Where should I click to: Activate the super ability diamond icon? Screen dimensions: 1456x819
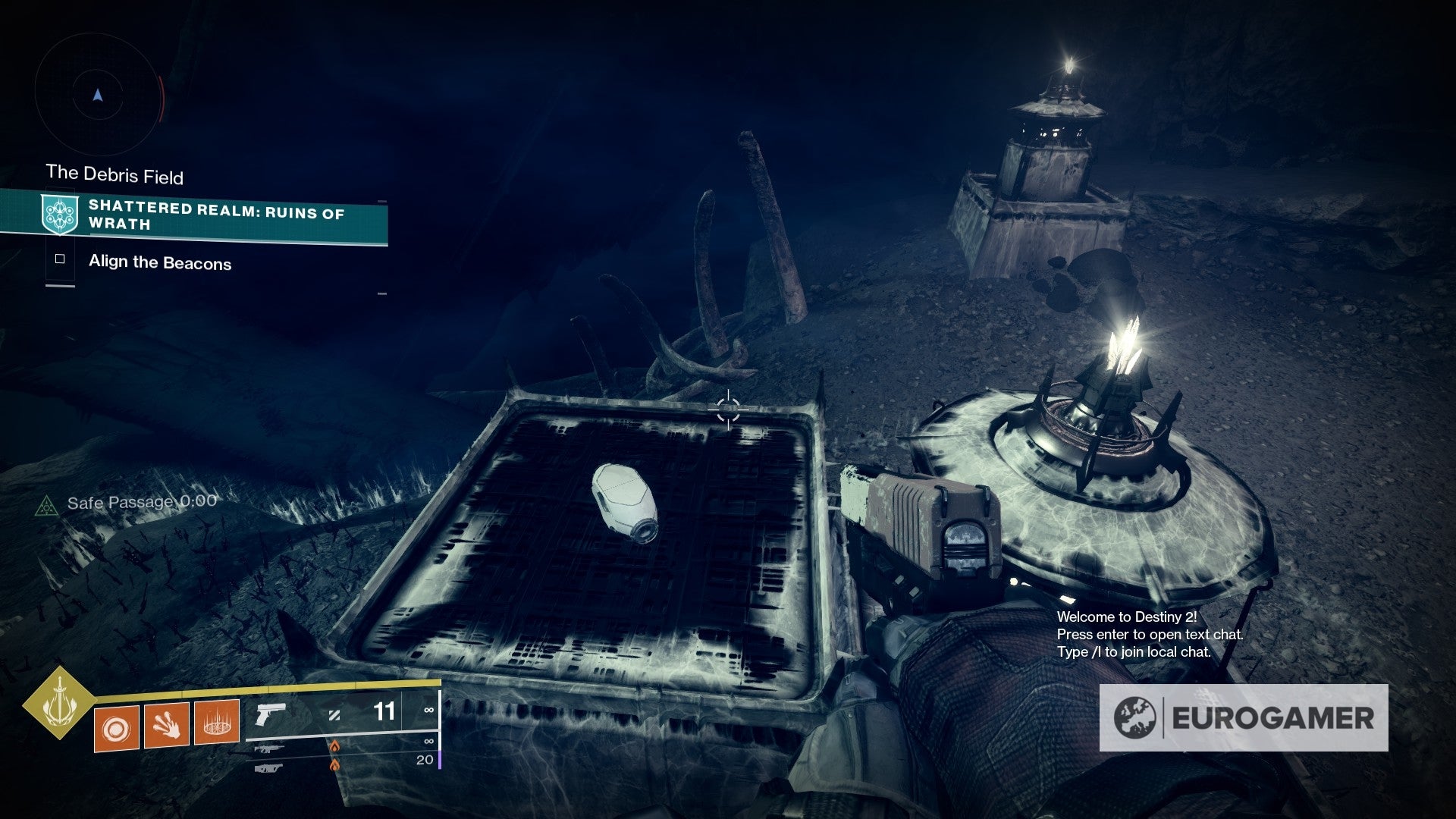coord(58,704)
